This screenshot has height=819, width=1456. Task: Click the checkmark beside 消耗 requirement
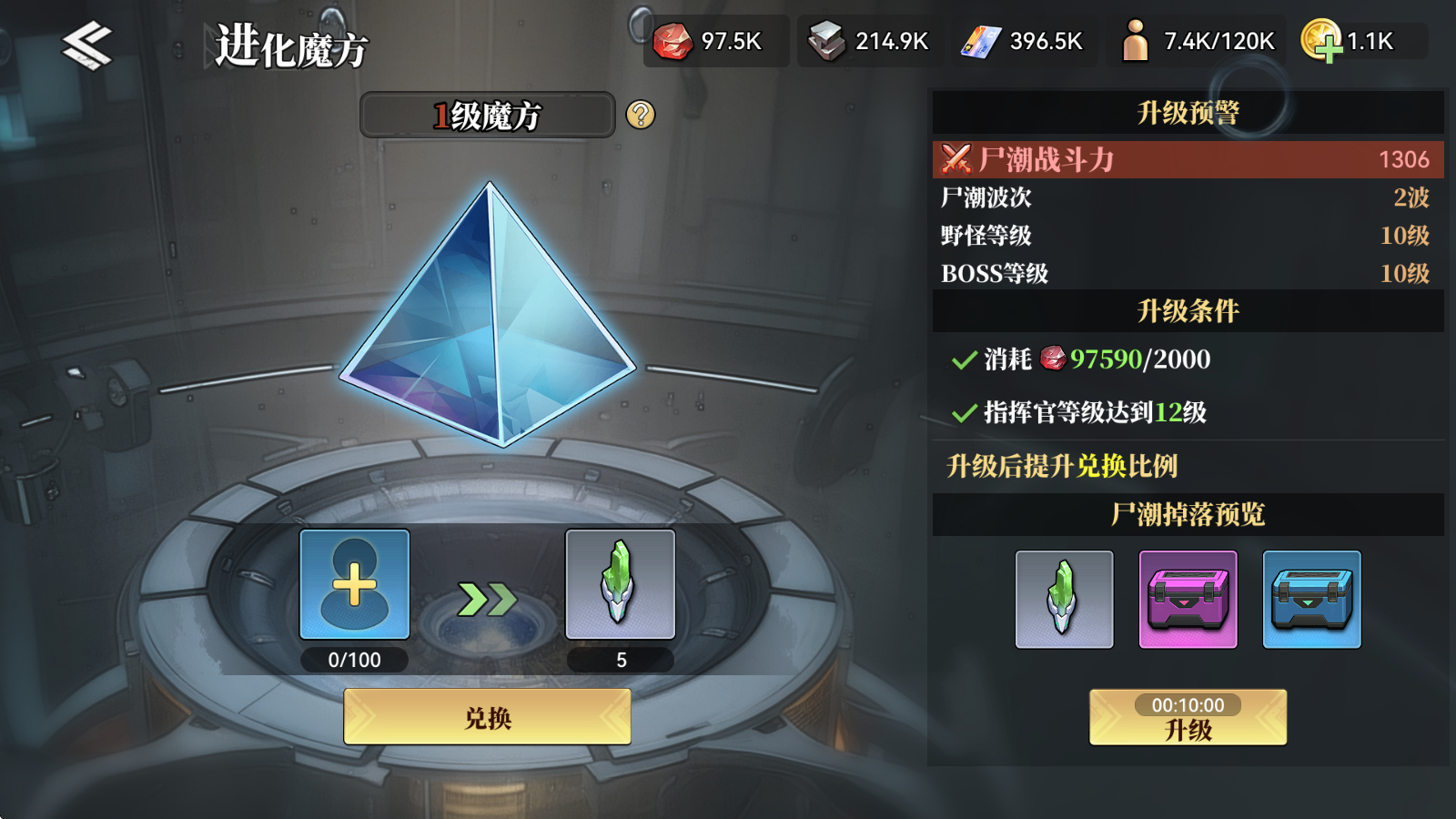[x=964, y=360]
